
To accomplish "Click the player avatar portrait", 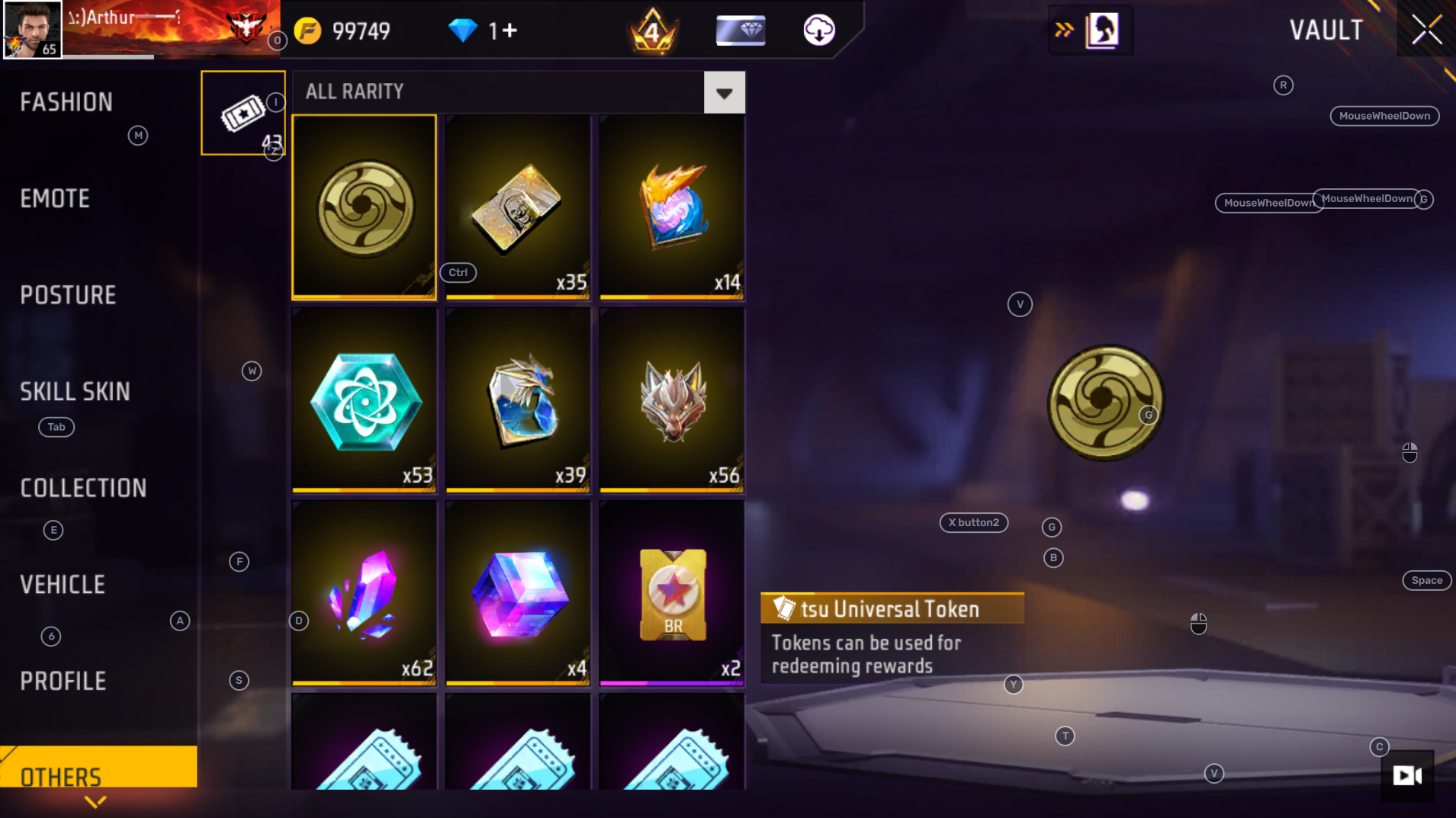I will (x=32, y=30).
